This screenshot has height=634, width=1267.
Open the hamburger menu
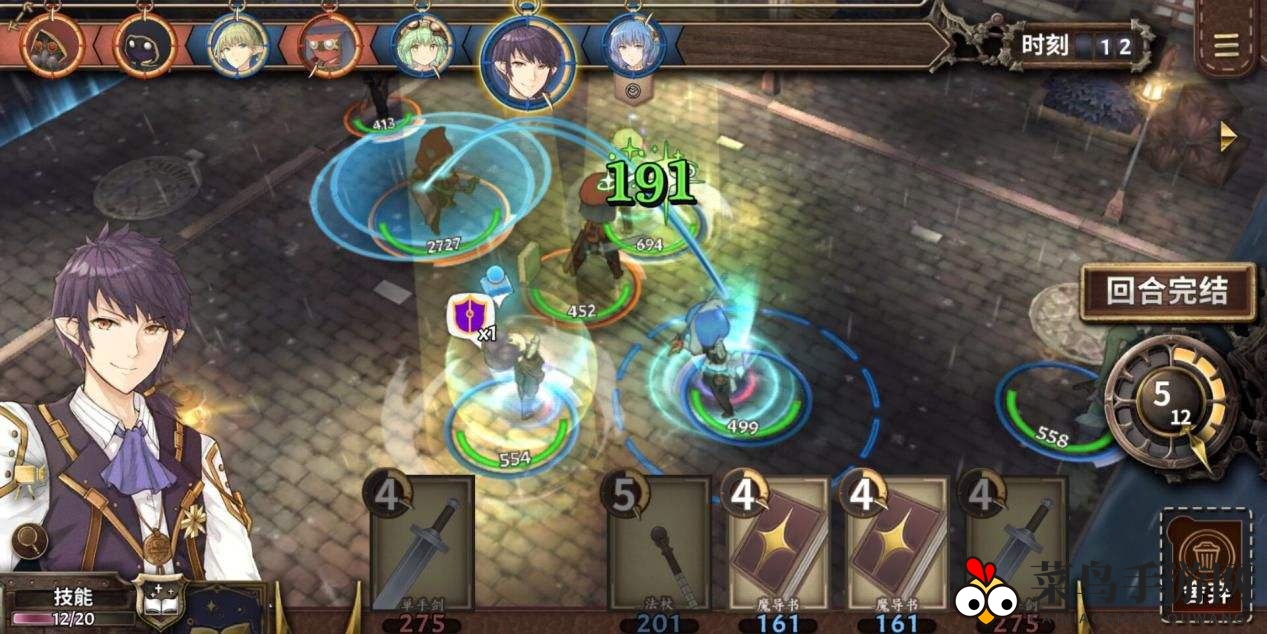point(1226,45)
